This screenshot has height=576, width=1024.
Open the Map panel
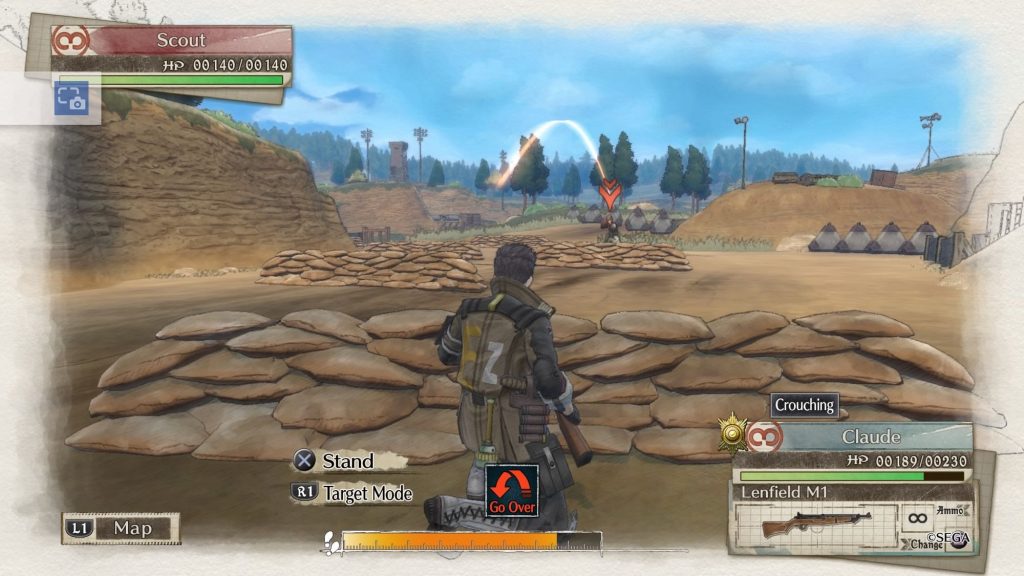click(120, 528)
